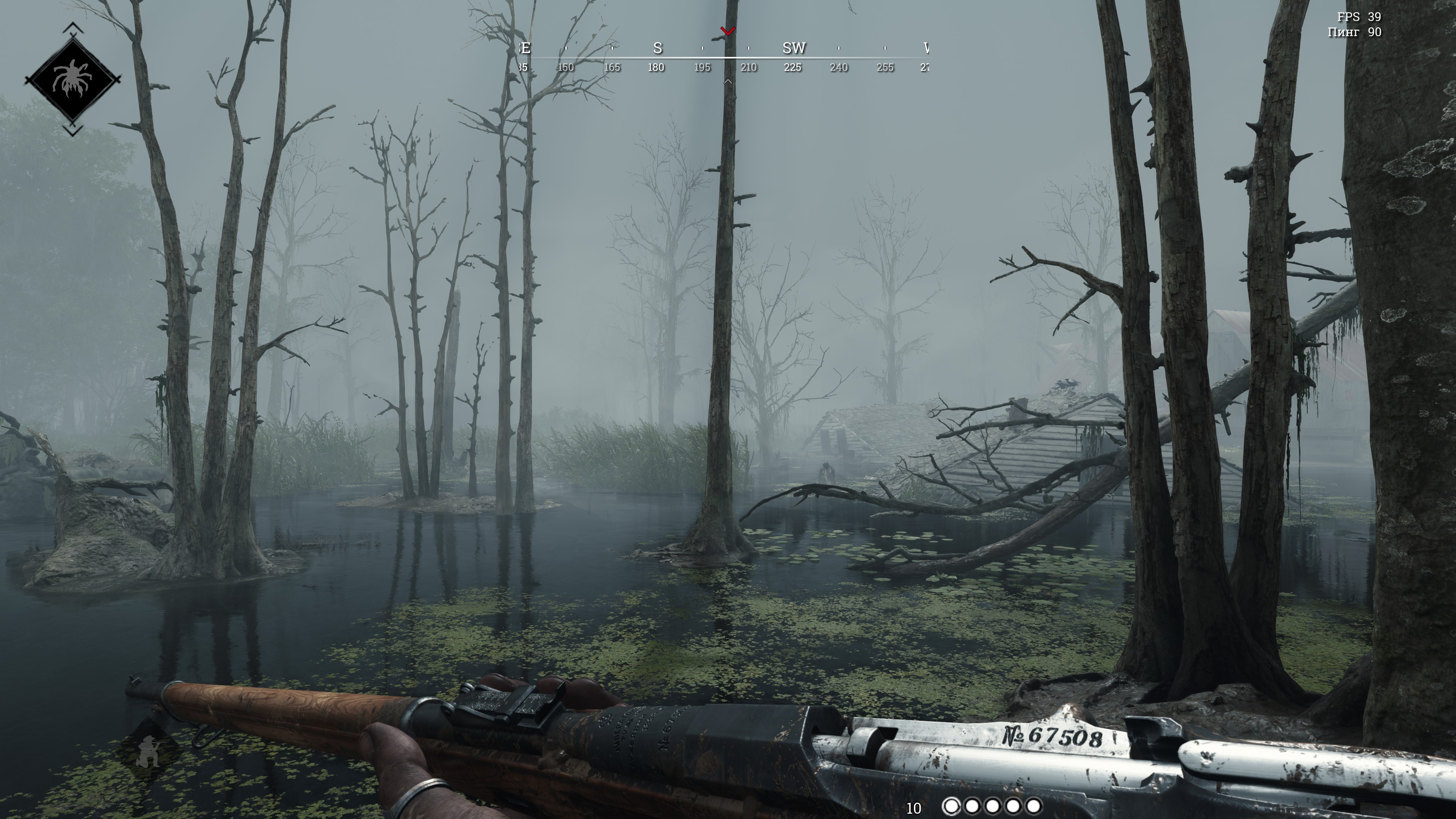Select the red chevron marker on the compass
The width and height of the screenshot is (1456, 819).
pyautogui.click(x=728, y=30)
